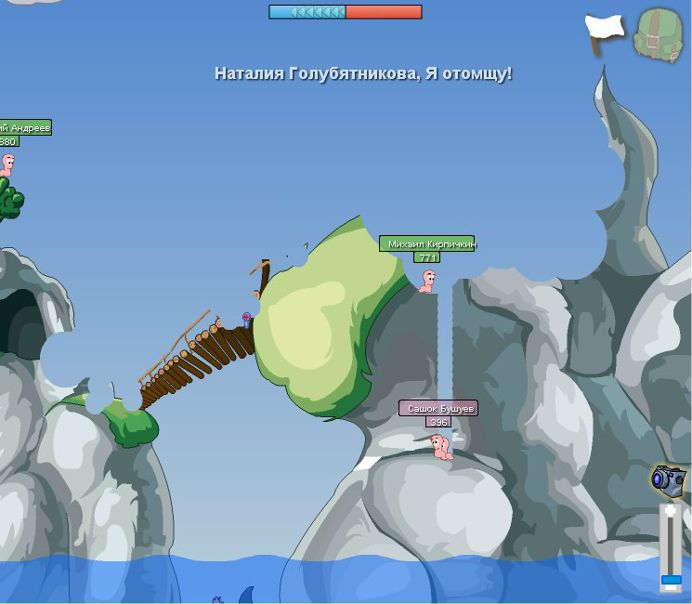
Task: Click the white surrender flag icon
Action: [x=604, y=33]
